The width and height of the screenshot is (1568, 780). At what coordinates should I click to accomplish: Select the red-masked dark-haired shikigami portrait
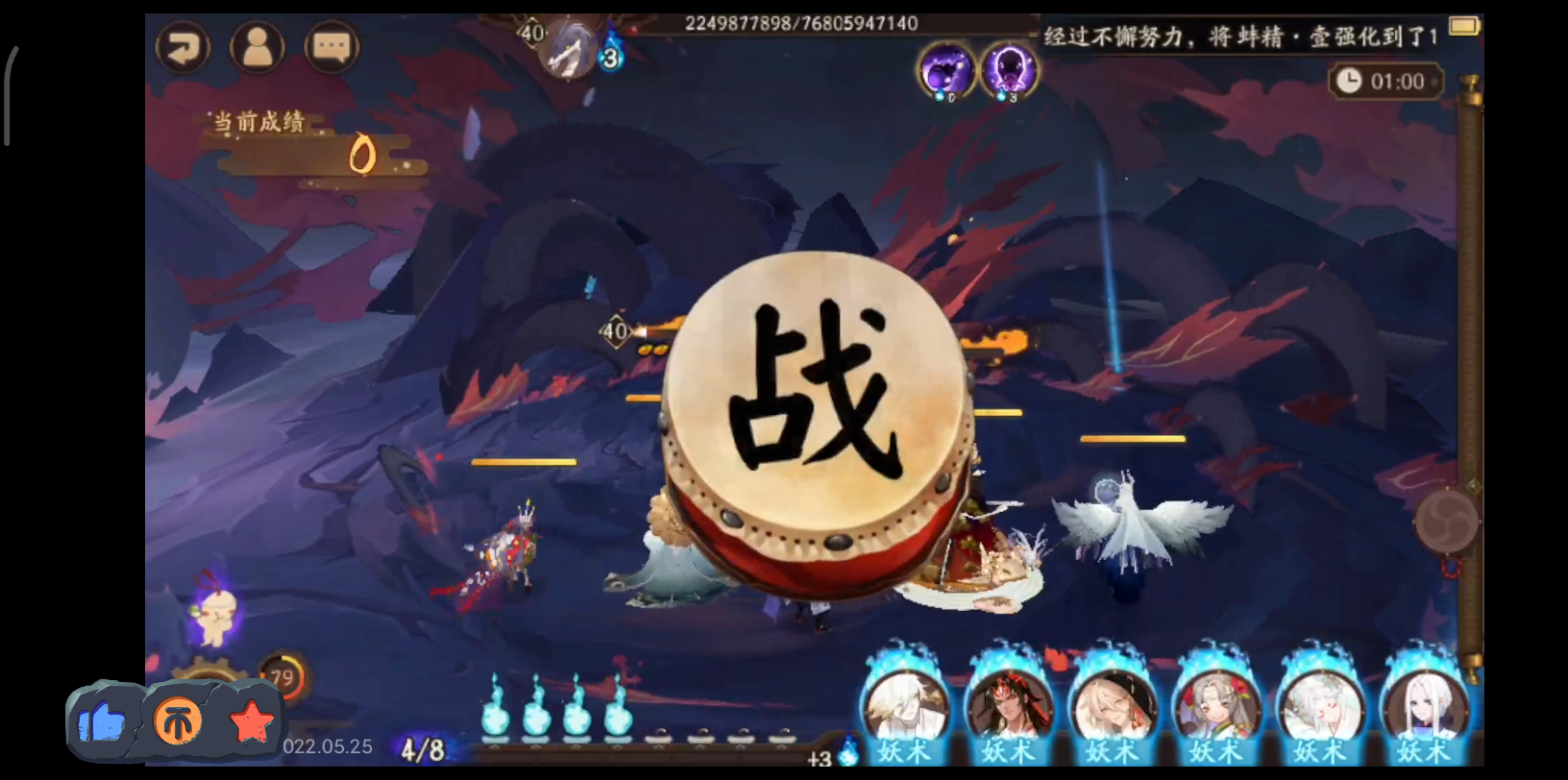click(x=1009, y=706)
